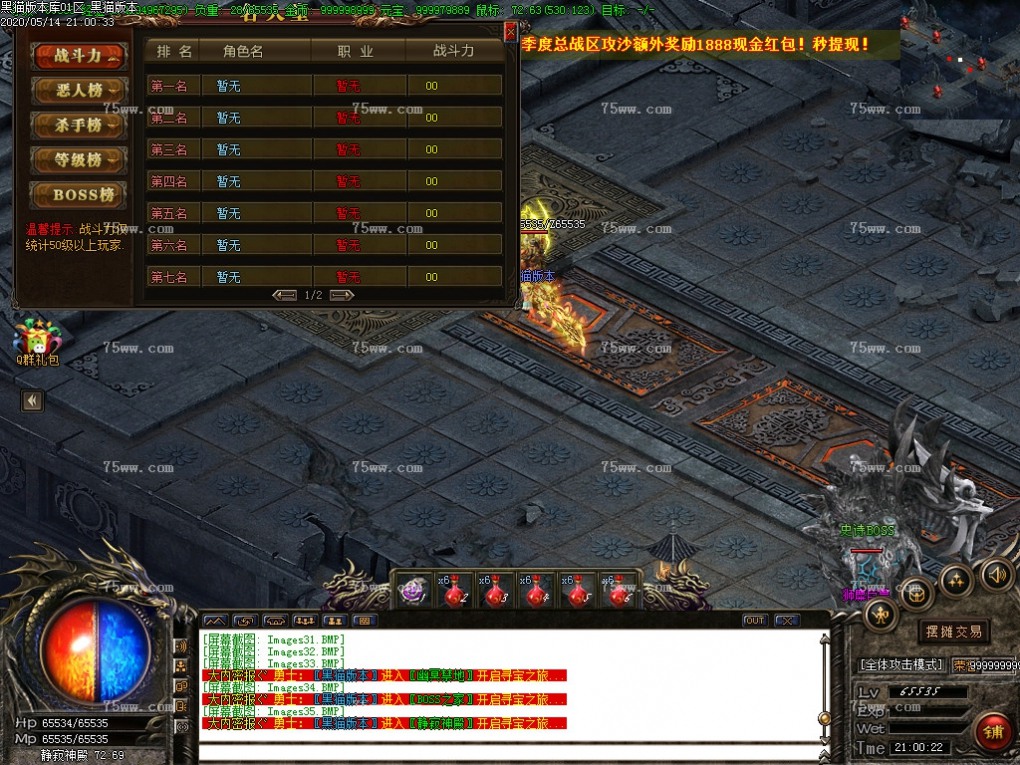
Task: Use the purple item in hotbar slot 1
Action: [x=412, y=591]
